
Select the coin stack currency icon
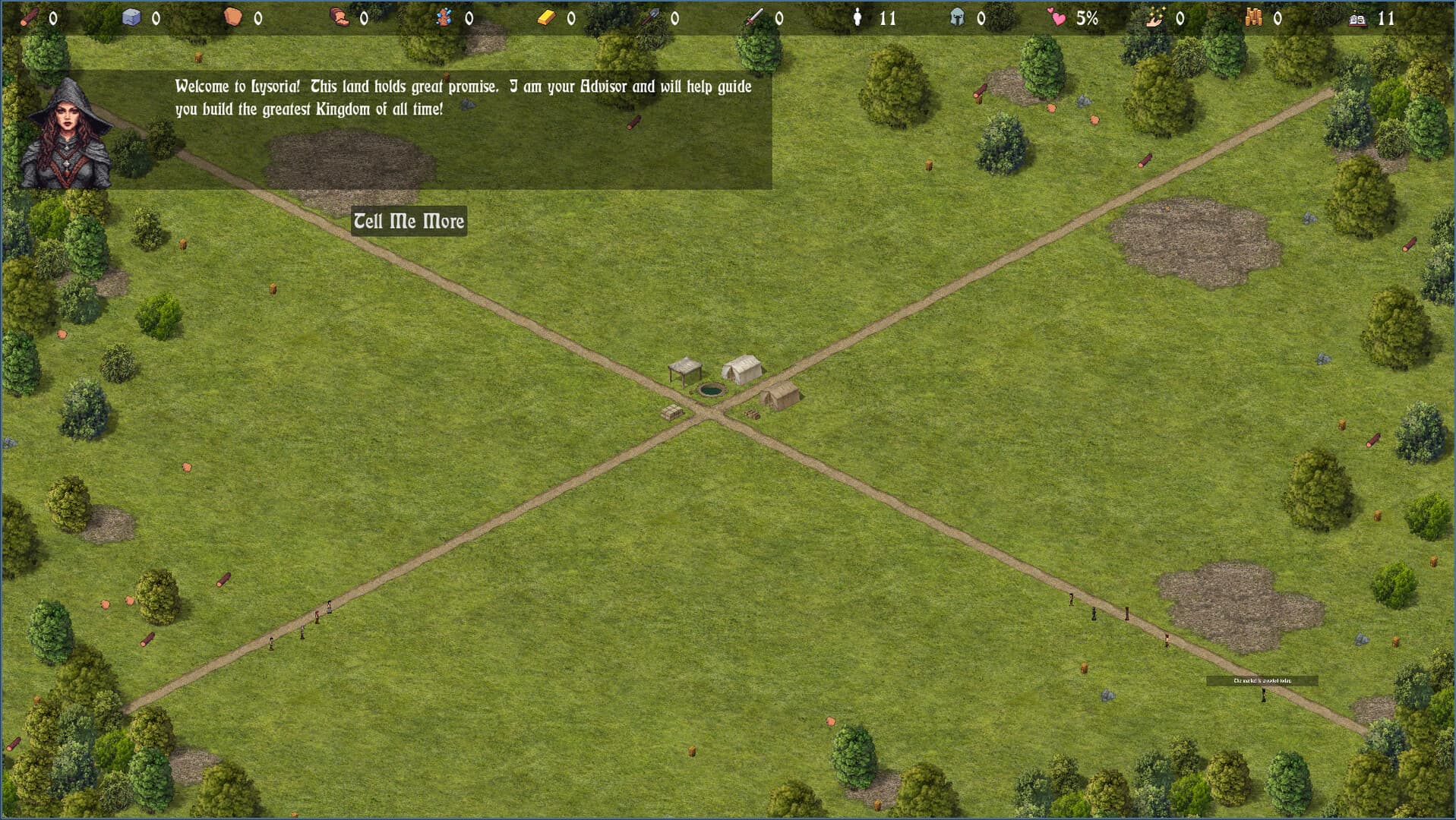point(1253,17)
